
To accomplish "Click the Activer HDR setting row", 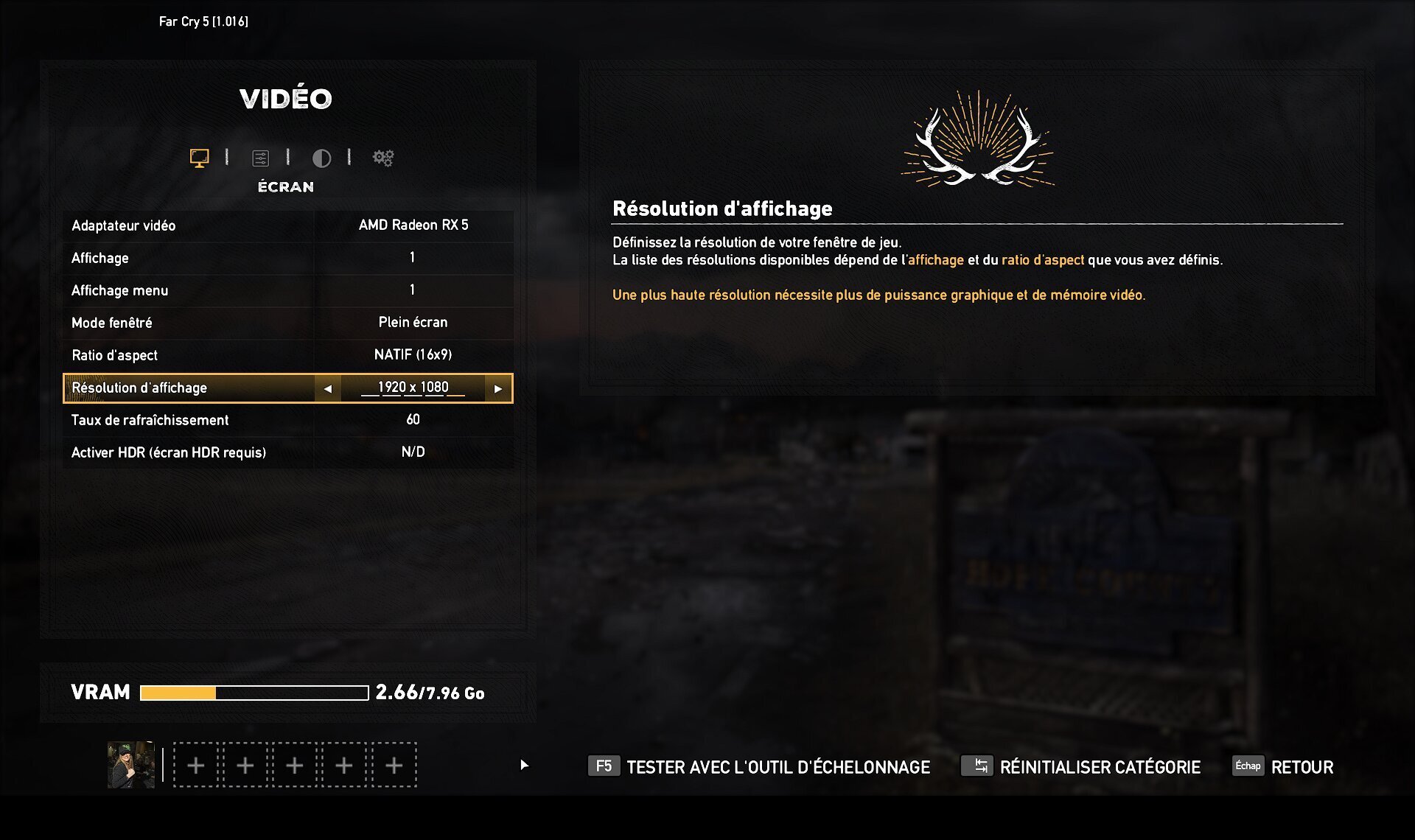I will 287,452.
